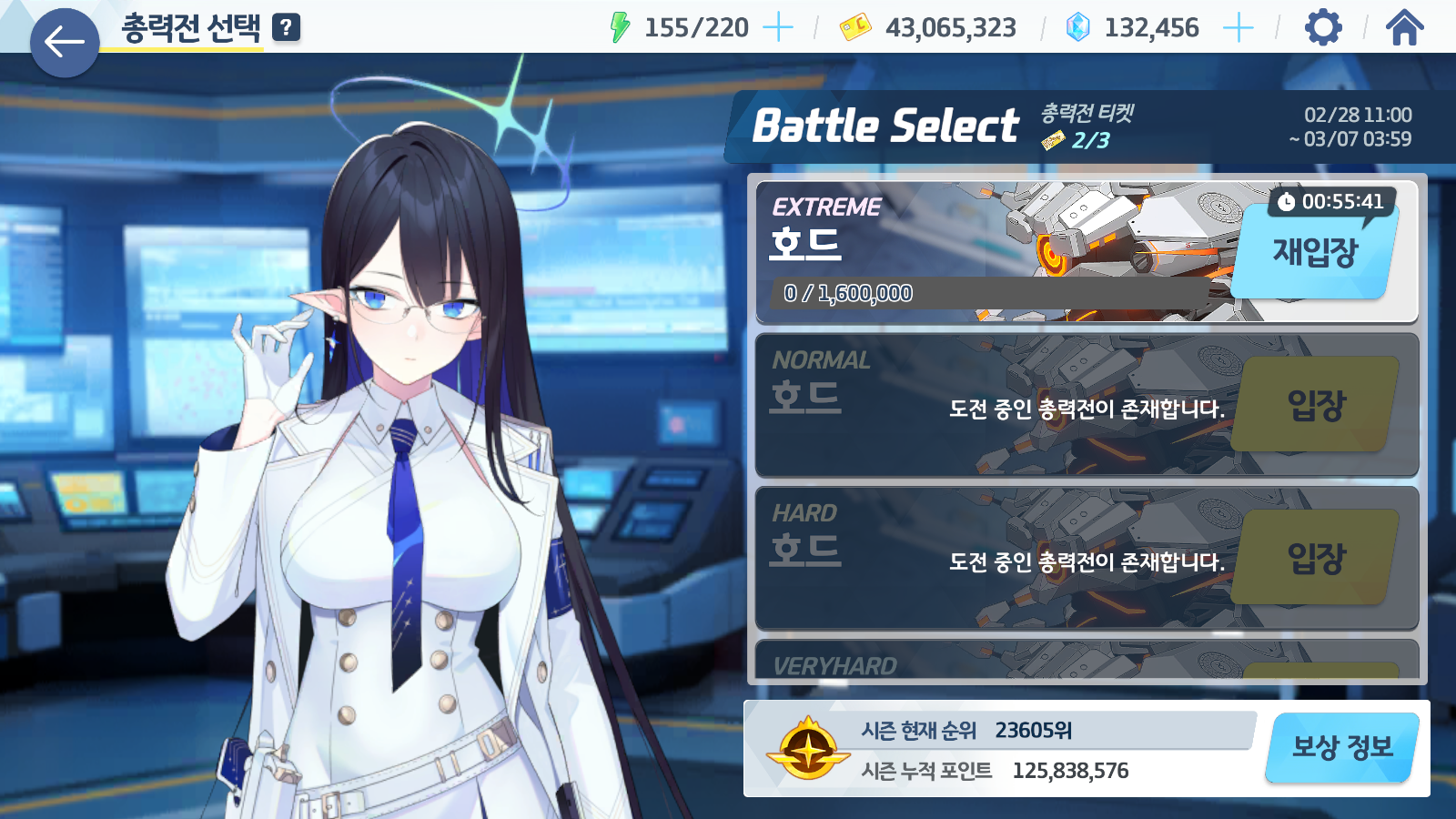
Task: Buy more blue gems with plus
Action: [1239, 27]
